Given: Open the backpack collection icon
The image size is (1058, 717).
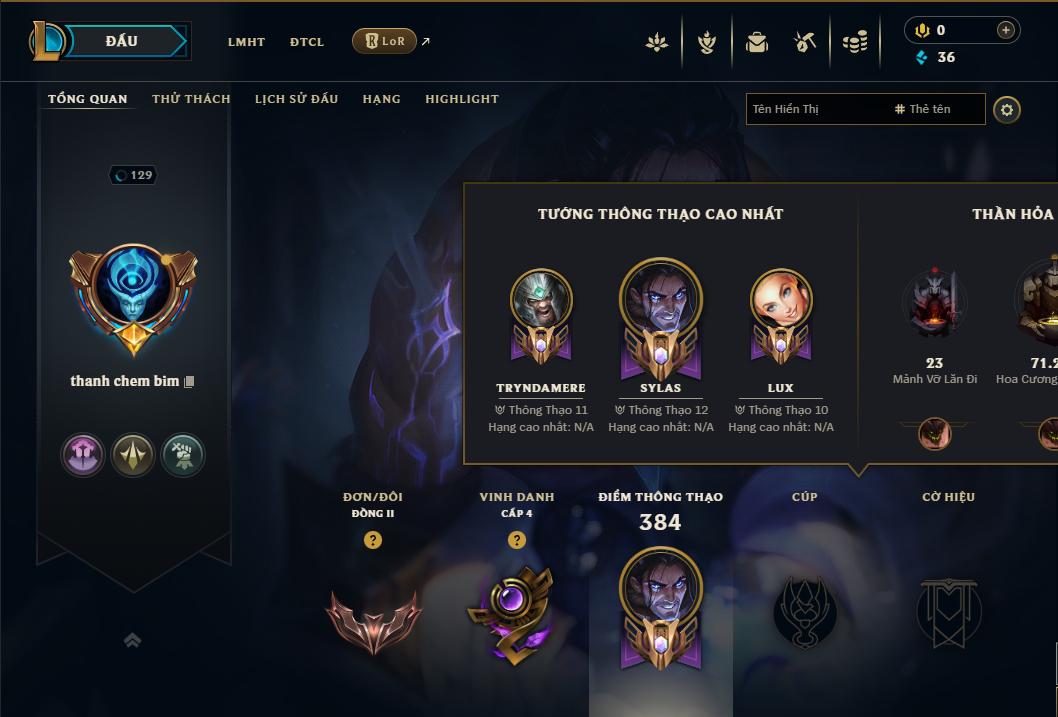Looking at the screenshot, I should tap(757, 42).
